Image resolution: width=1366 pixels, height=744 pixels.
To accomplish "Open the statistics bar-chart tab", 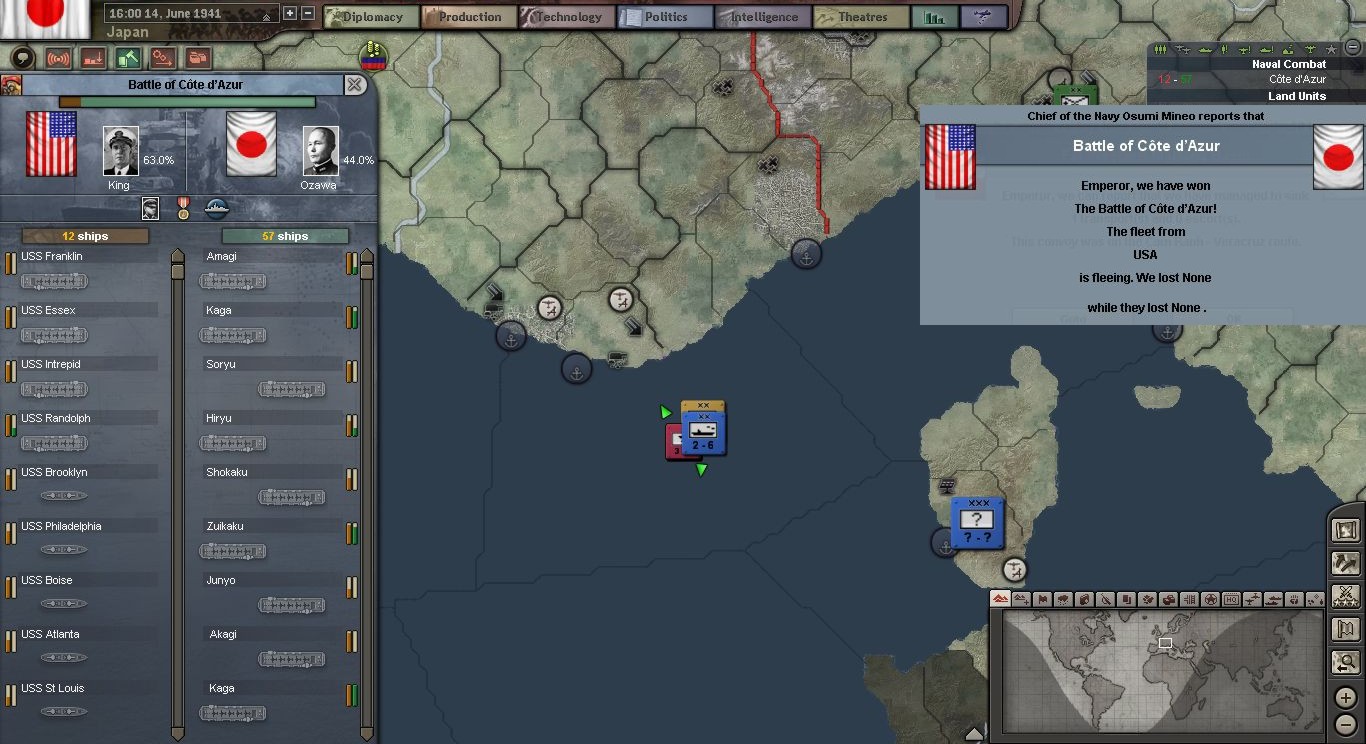I will coord(935,17).
